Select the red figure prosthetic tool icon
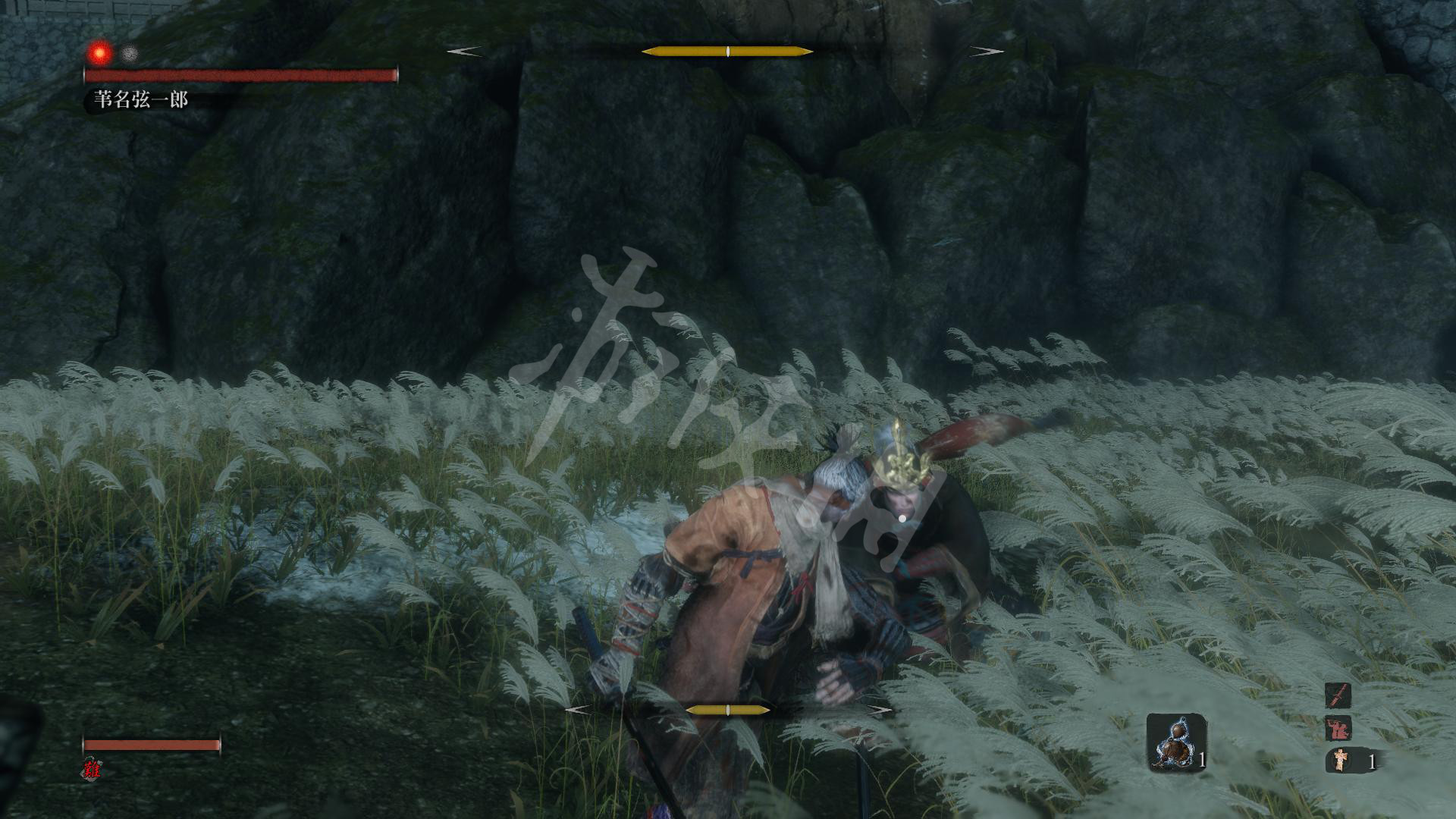 point(1338,729)
